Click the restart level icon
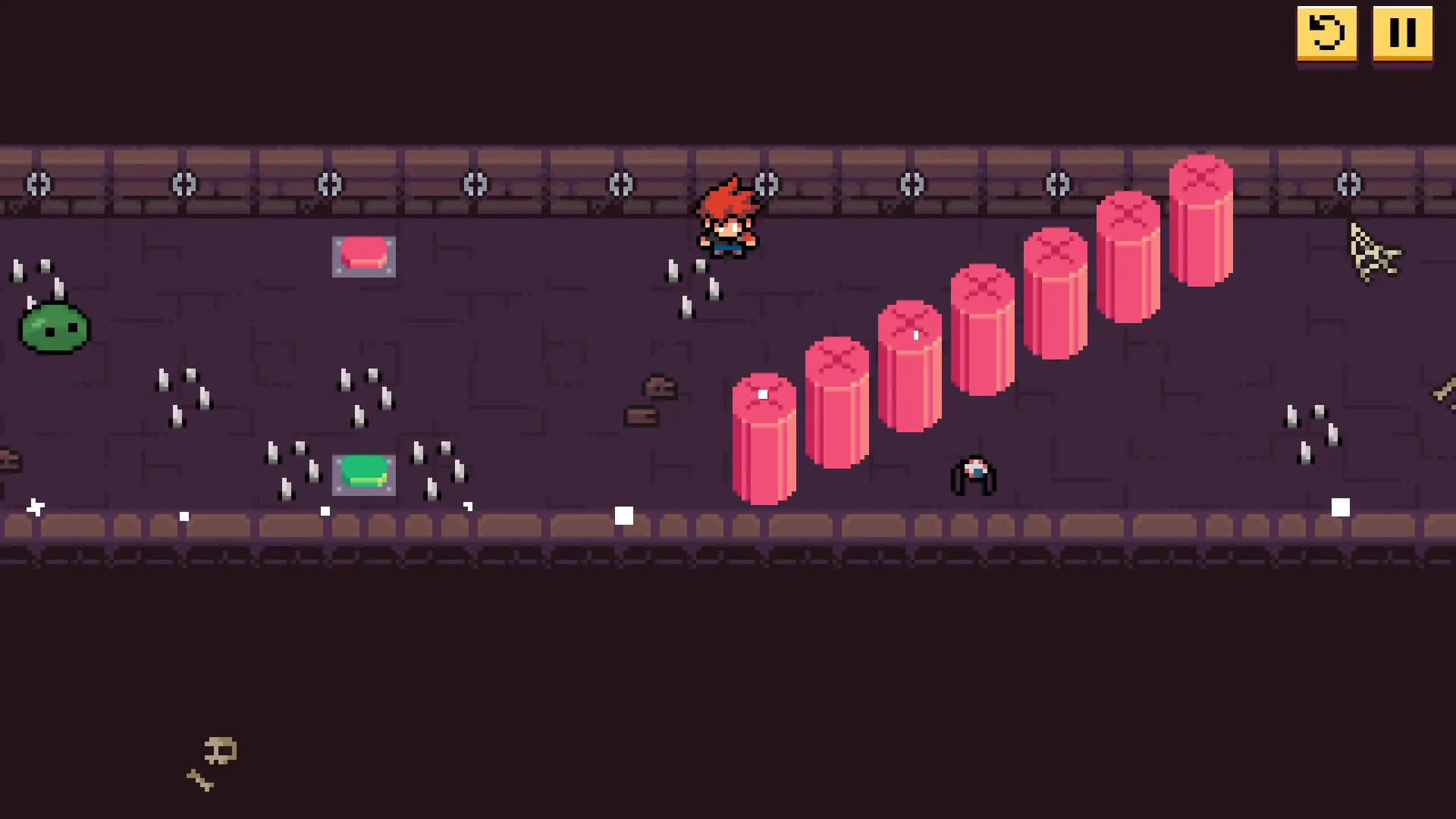Viewport: 1456px width, 819px height. pos(1326,33)
